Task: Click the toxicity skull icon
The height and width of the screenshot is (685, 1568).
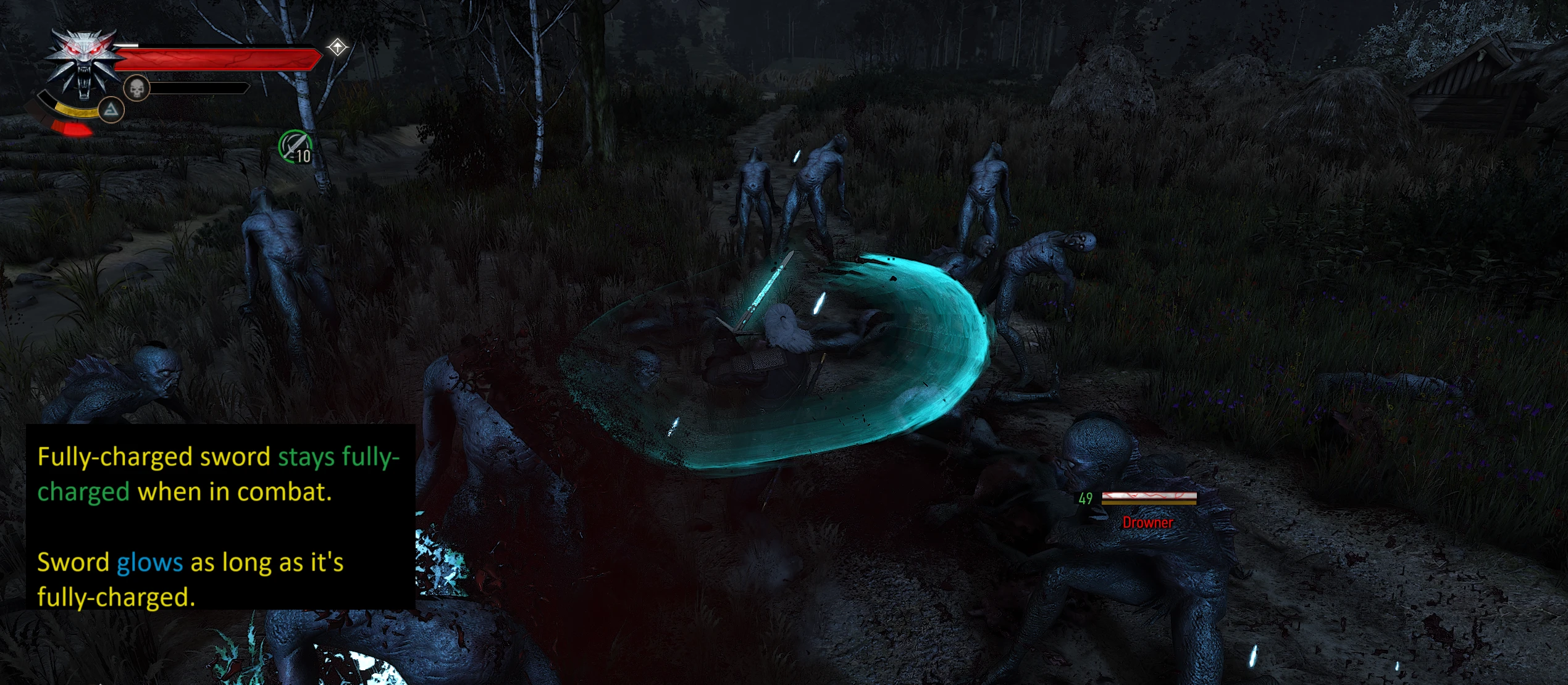Action: (136, 88)
